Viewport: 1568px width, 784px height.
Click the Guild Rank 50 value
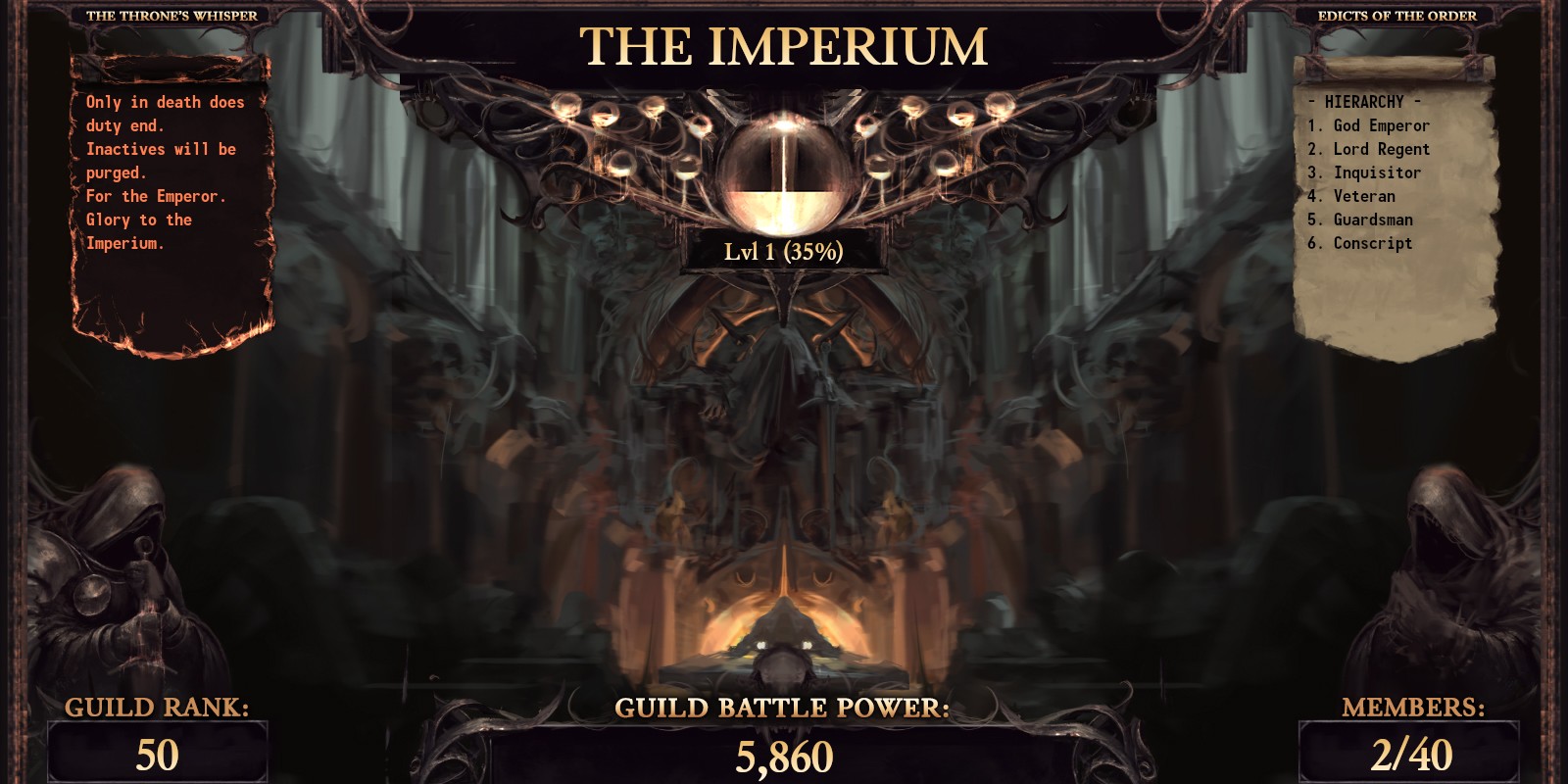point(157,757)
